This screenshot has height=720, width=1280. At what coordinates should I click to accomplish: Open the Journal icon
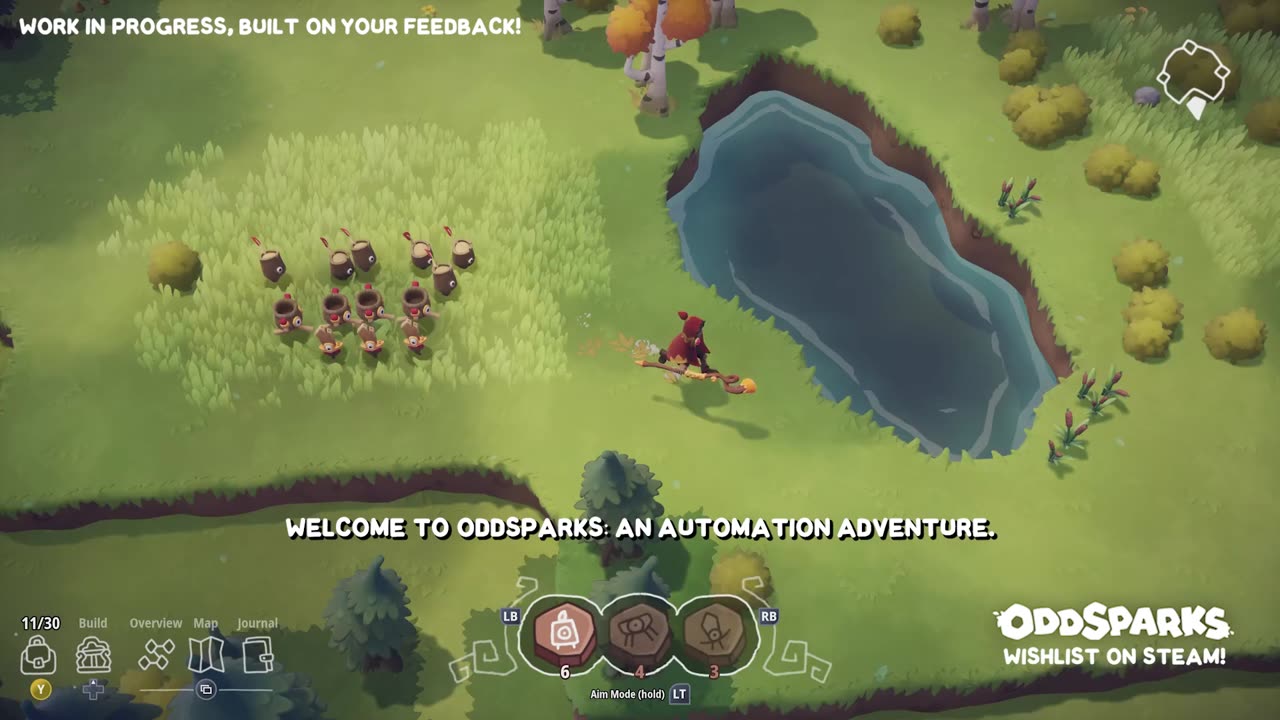coord(257,655)
